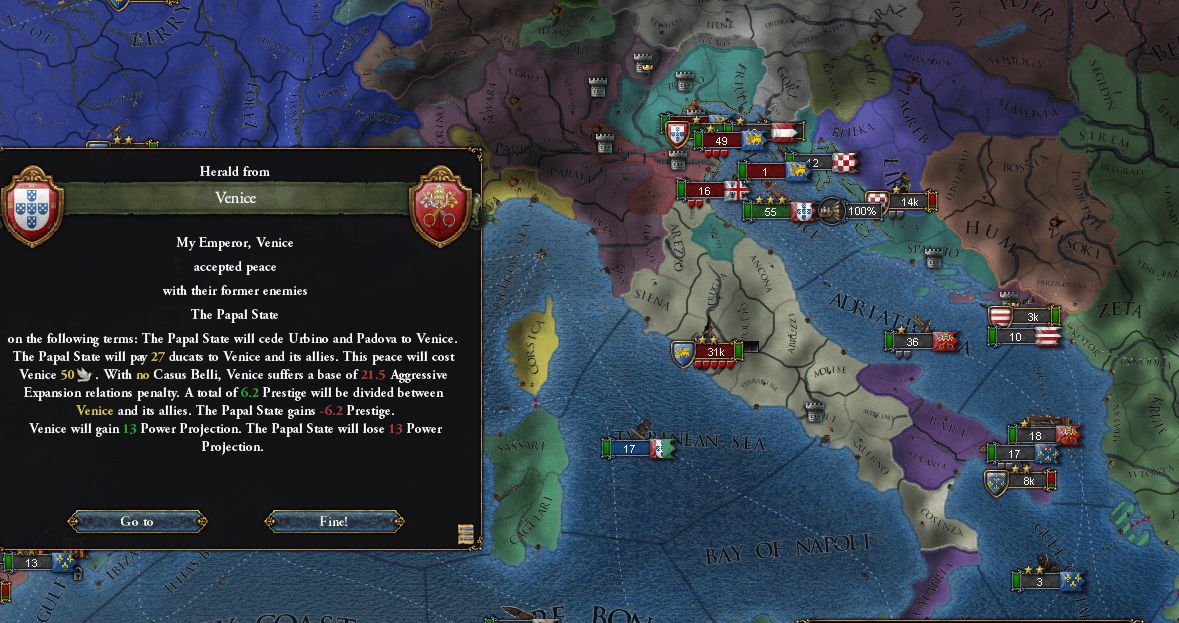Select the fleet of 36 in the Adriatic
This screenshot has width=1179, height=623.
coord(912,342)
